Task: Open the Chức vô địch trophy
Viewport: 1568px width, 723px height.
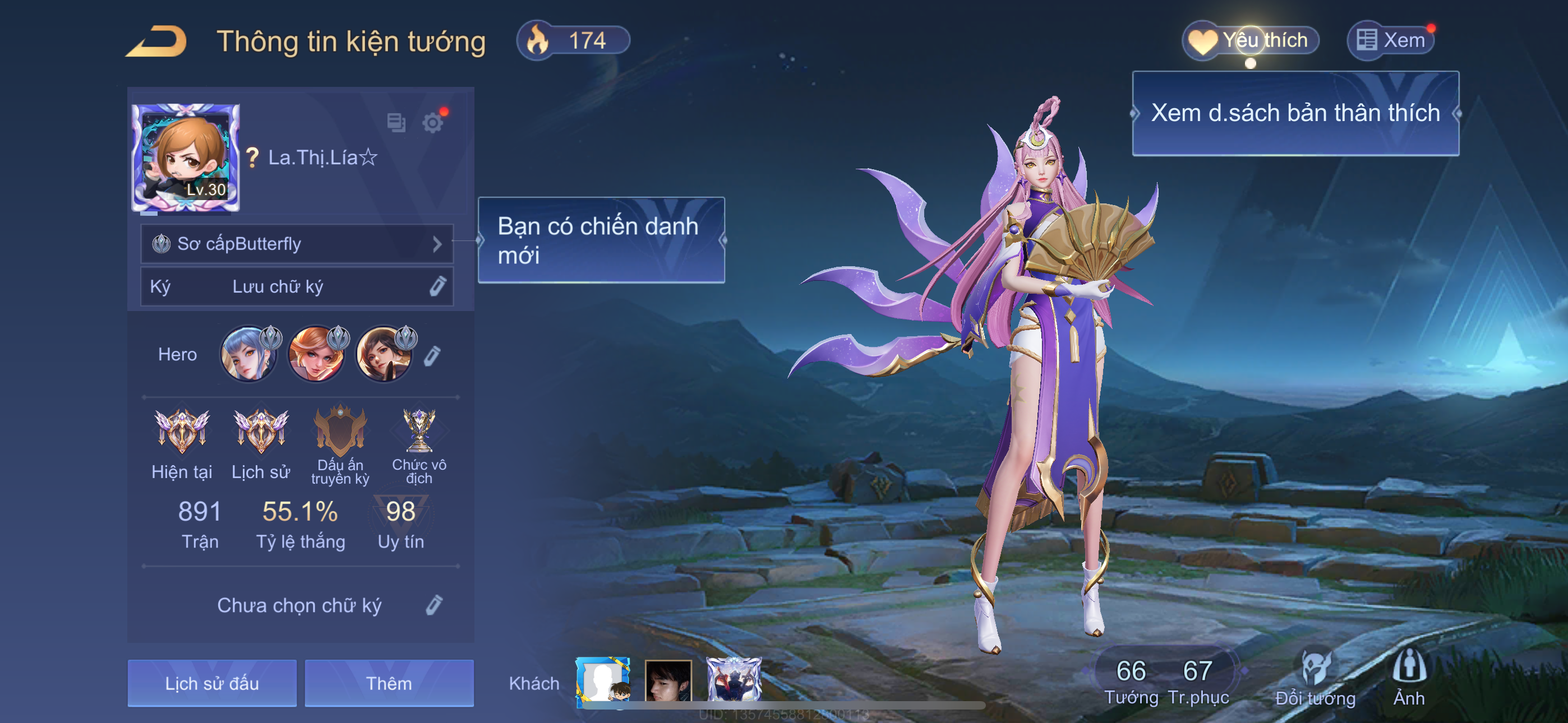Action: click(x=419, y=432)
